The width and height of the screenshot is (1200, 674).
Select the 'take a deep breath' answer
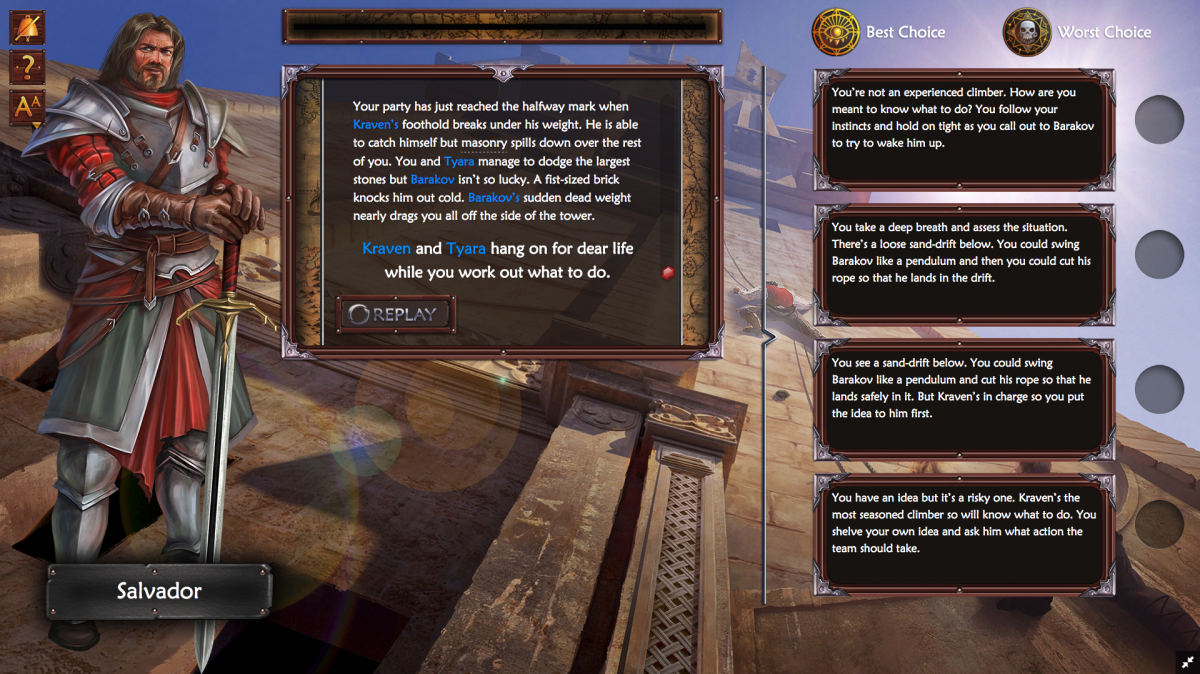pos(964,261)
